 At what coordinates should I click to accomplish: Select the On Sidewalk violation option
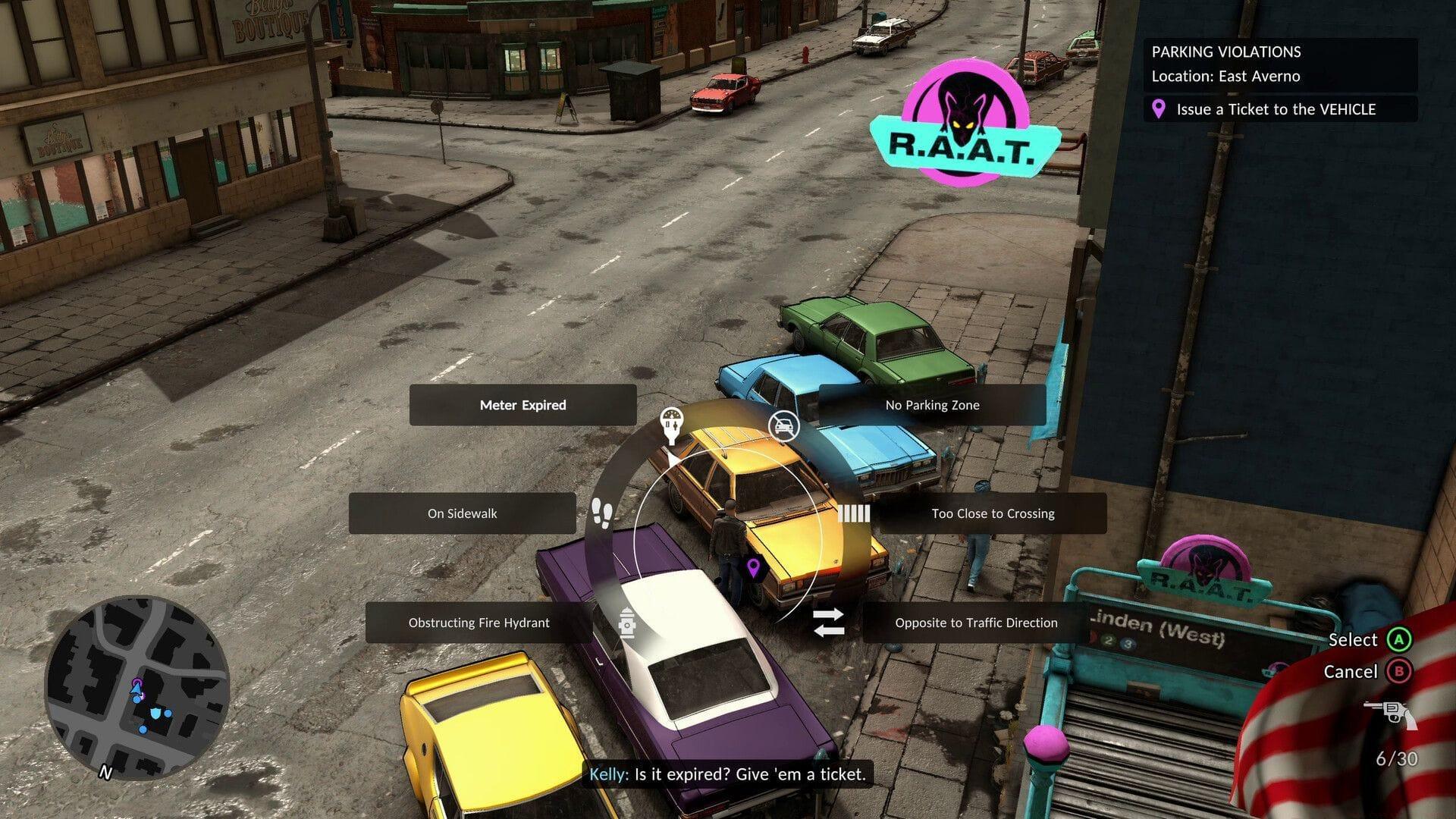pyautogui.click(x=463, y=513)
